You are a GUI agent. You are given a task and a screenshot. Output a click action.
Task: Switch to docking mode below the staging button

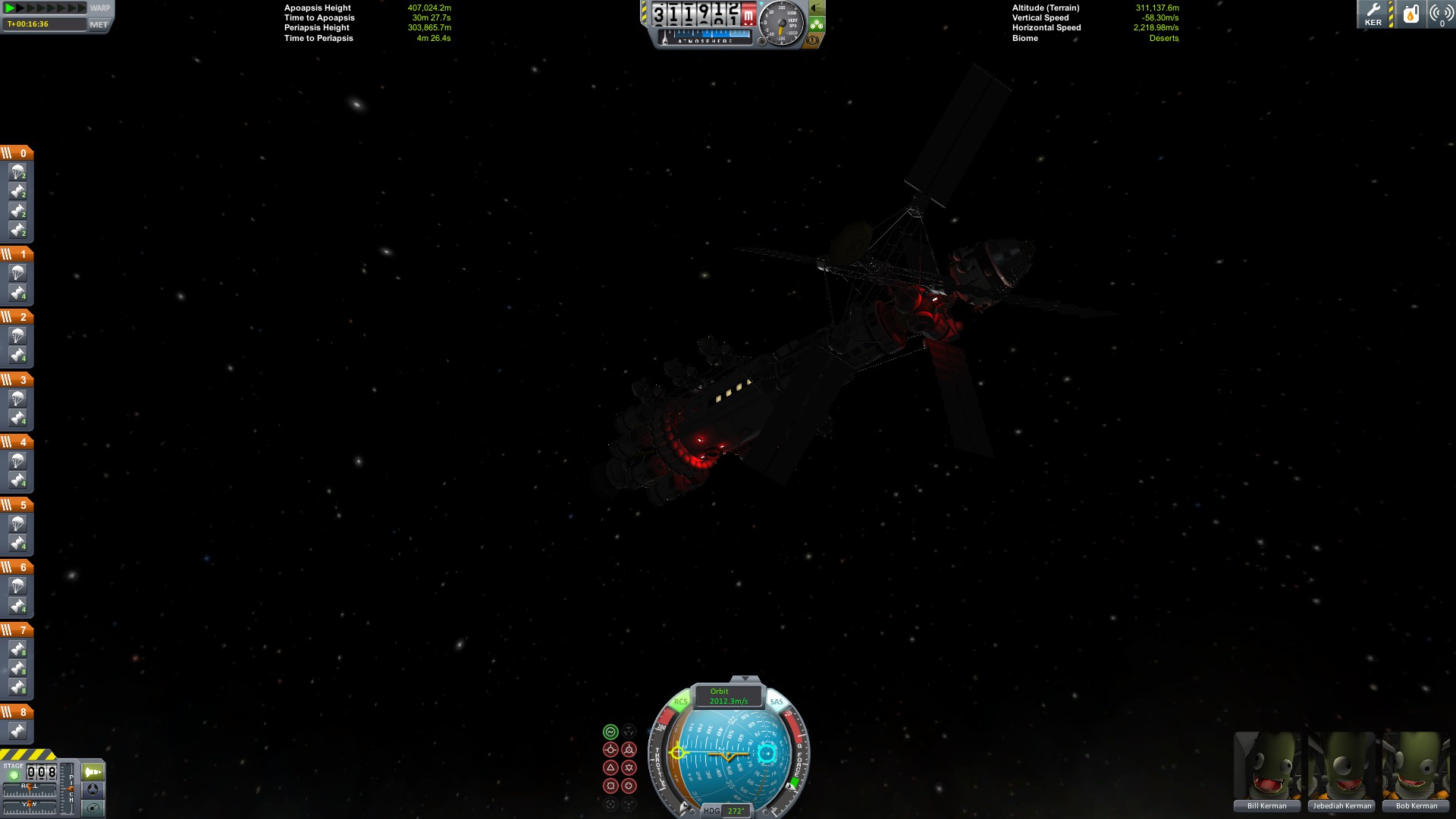(x=93, y=790)
